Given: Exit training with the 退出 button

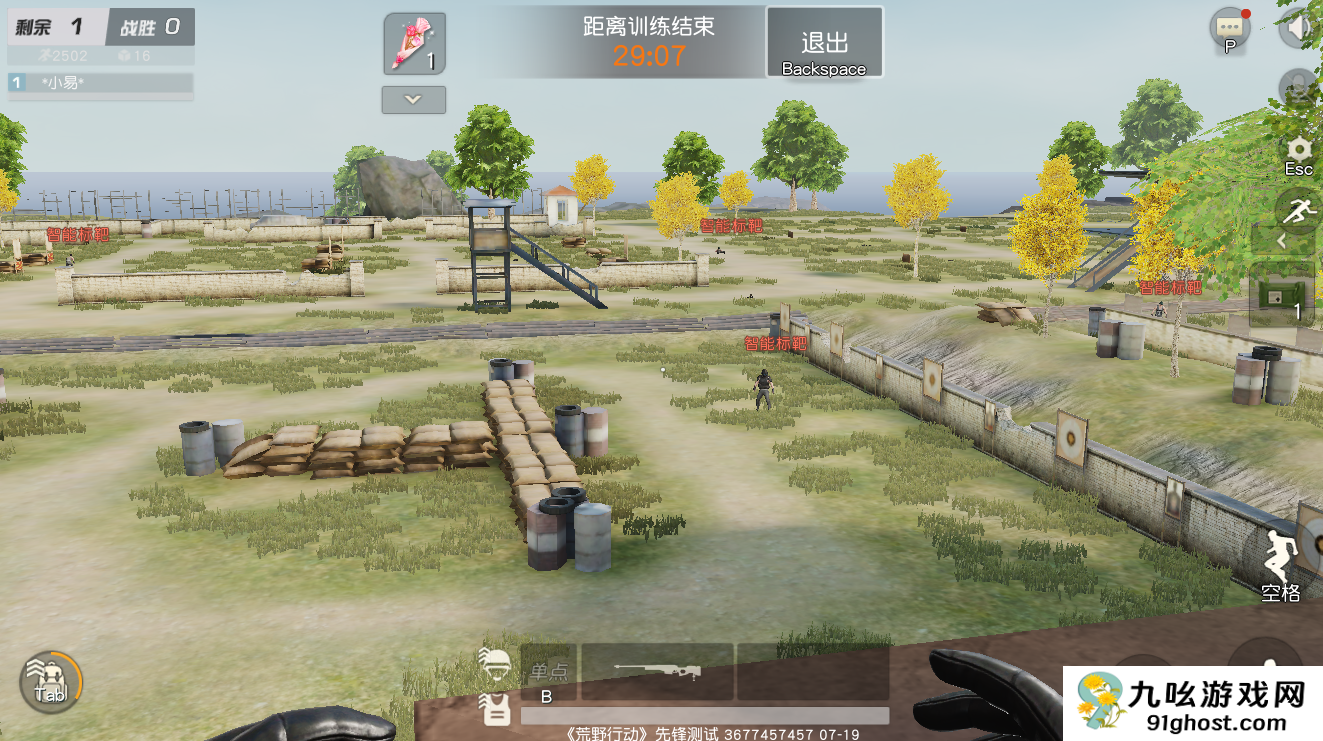Looking at the screenshot, I should click(x=824, y=43).
